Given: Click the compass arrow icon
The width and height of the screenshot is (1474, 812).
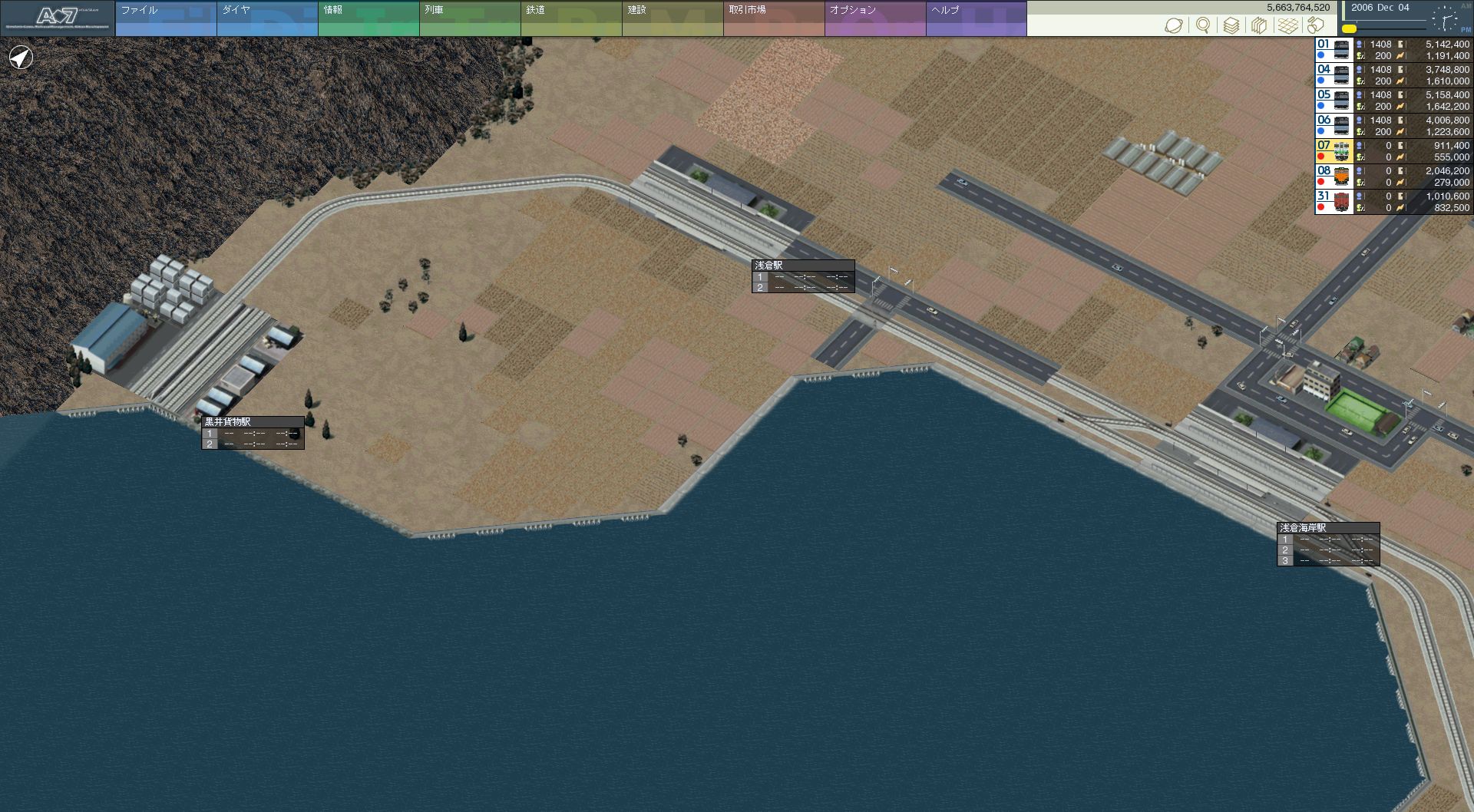Looking at the screenshot, I should (21, 58).
